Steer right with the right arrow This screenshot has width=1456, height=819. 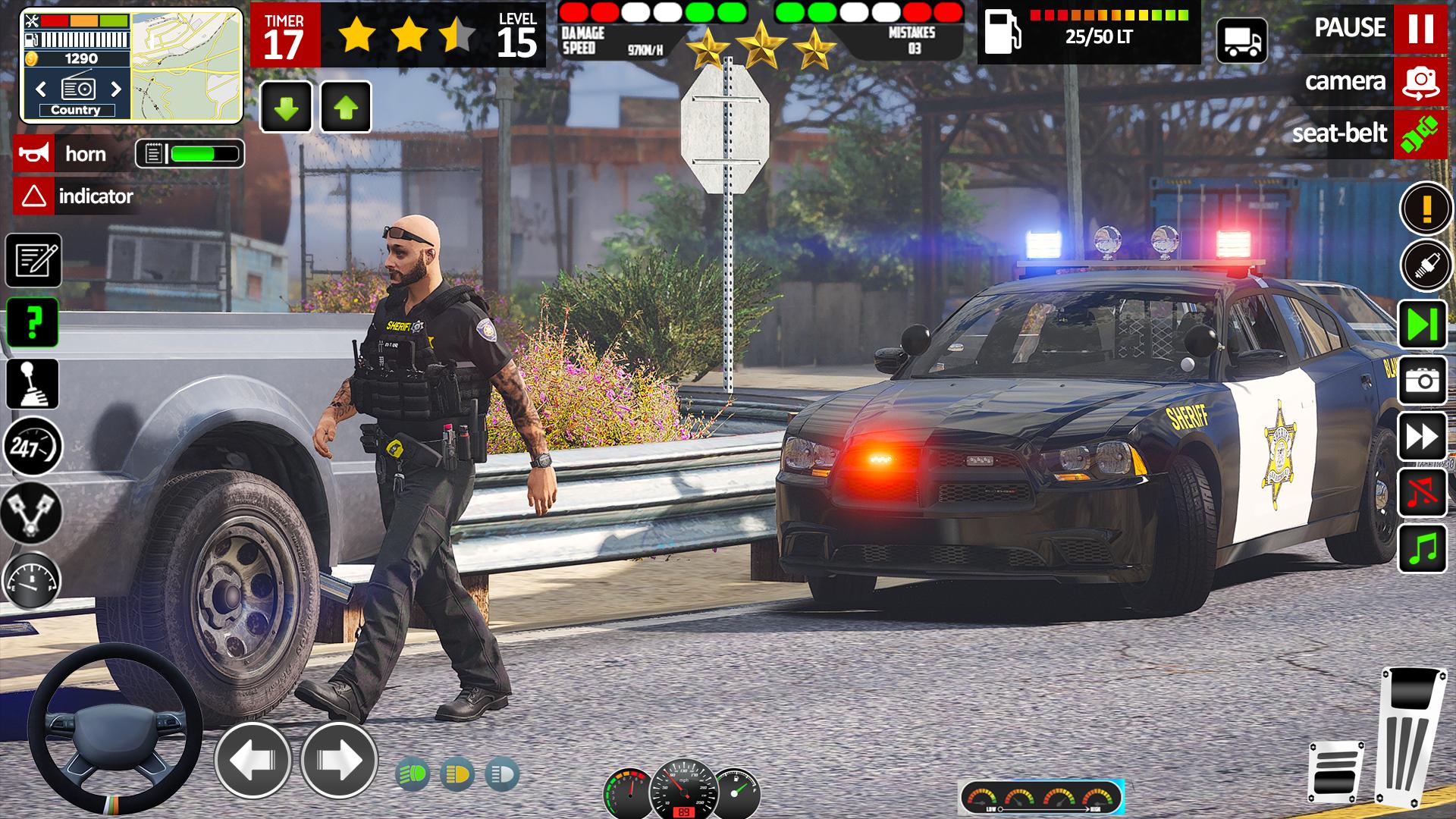(x=338, y=759)
